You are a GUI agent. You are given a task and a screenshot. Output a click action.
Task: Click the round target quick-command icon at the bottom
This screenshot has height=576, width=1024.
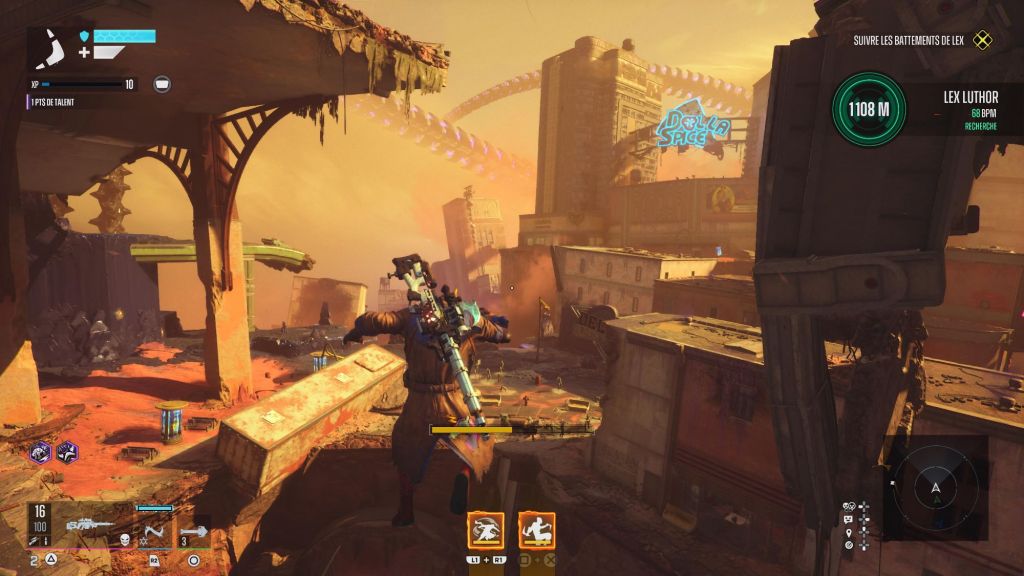click(x=848, y=545)
